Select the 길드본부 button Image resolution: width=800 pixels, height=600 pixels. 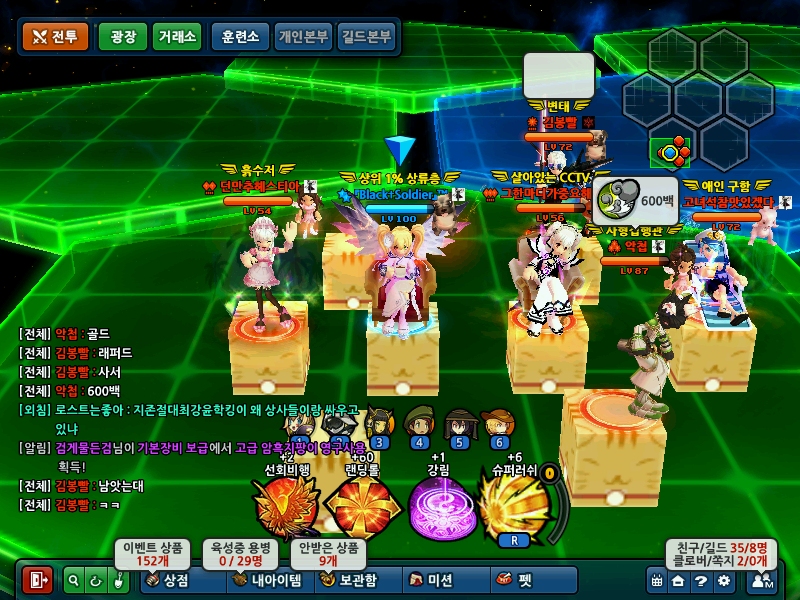pyautogui.click(x=366, y=37)
